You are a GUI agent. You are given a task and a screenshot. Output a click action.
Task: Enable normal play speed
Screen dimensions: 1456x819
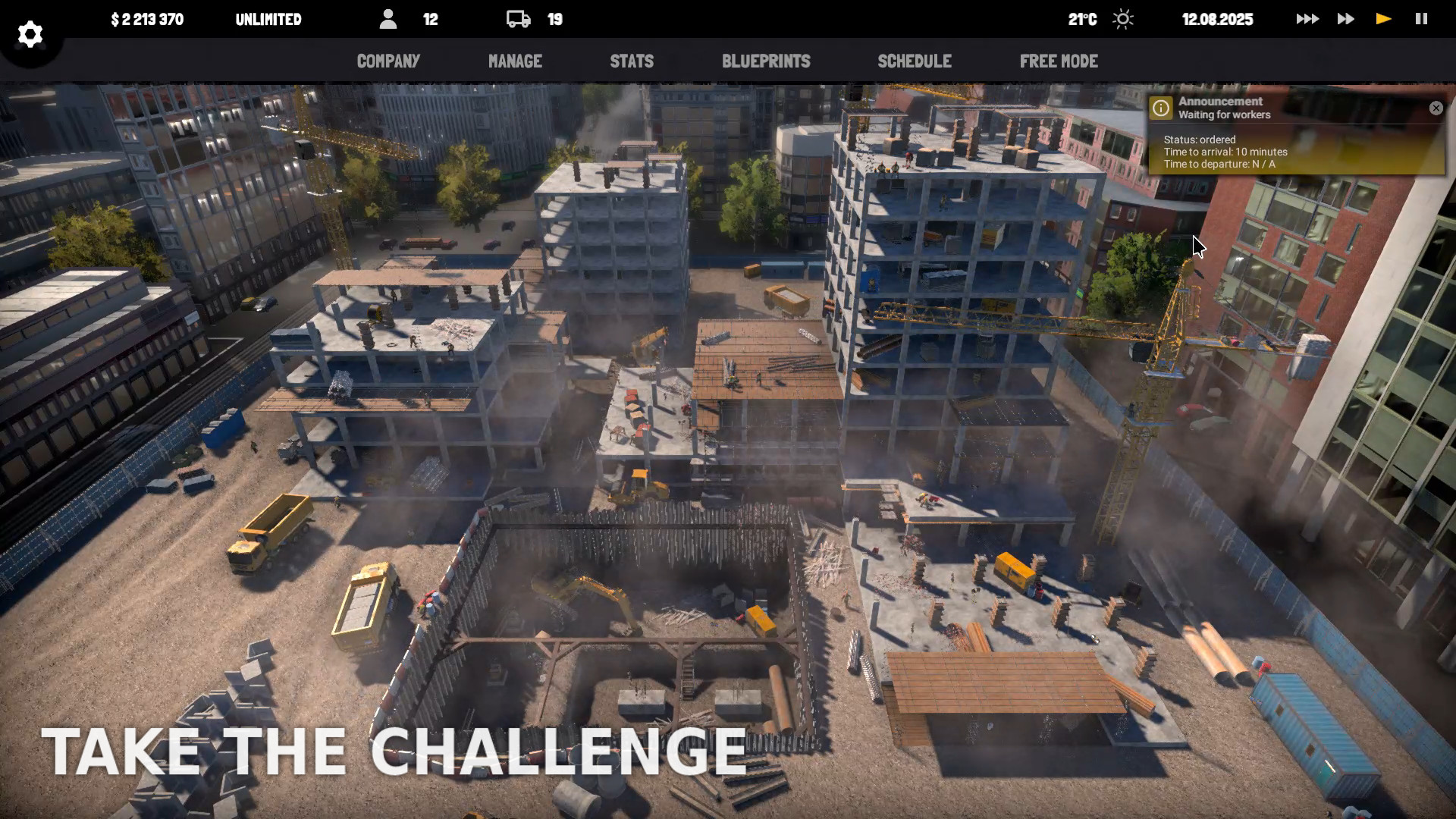[1382, 18]
